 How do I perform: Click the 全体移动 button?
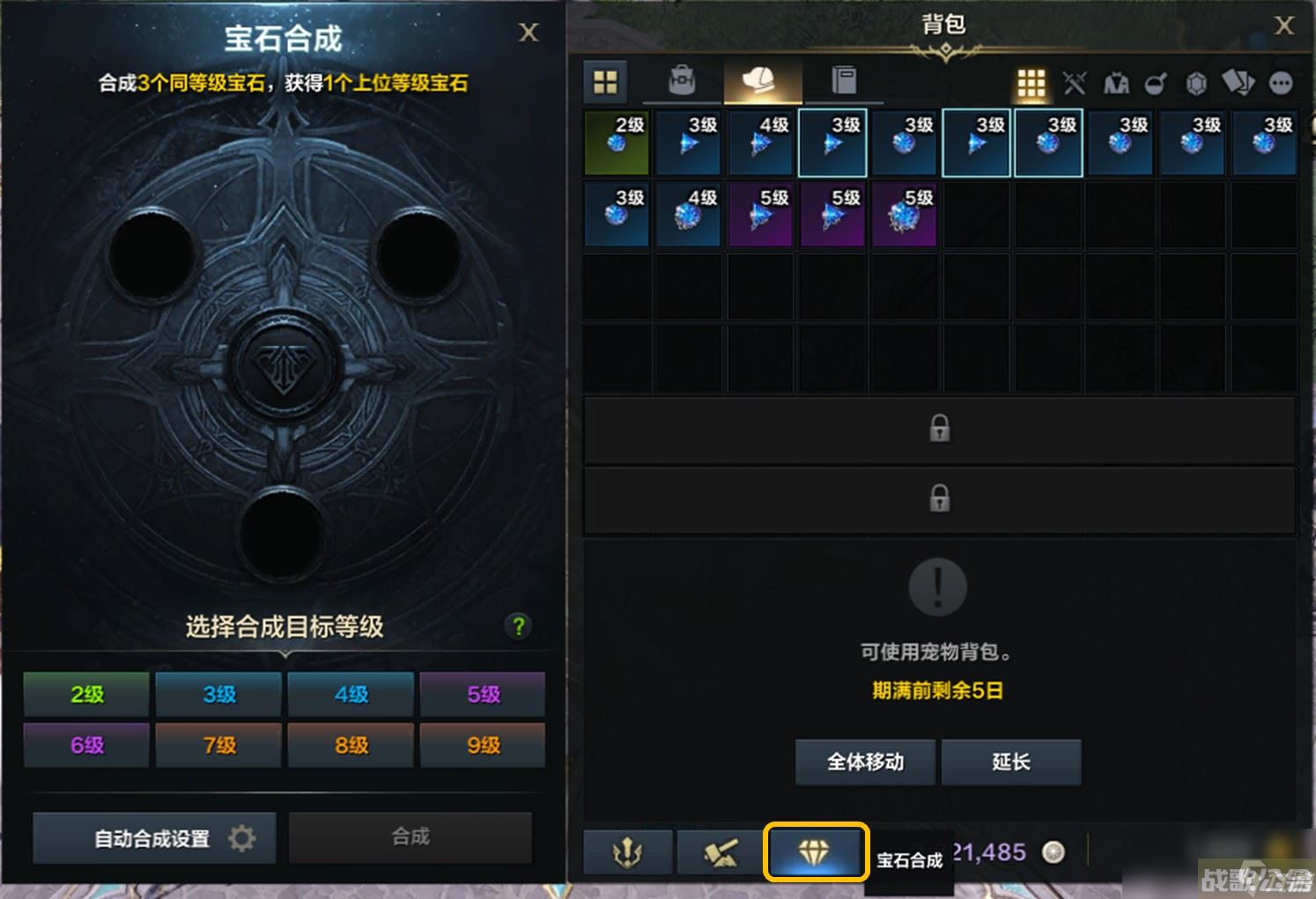(866, 763)
